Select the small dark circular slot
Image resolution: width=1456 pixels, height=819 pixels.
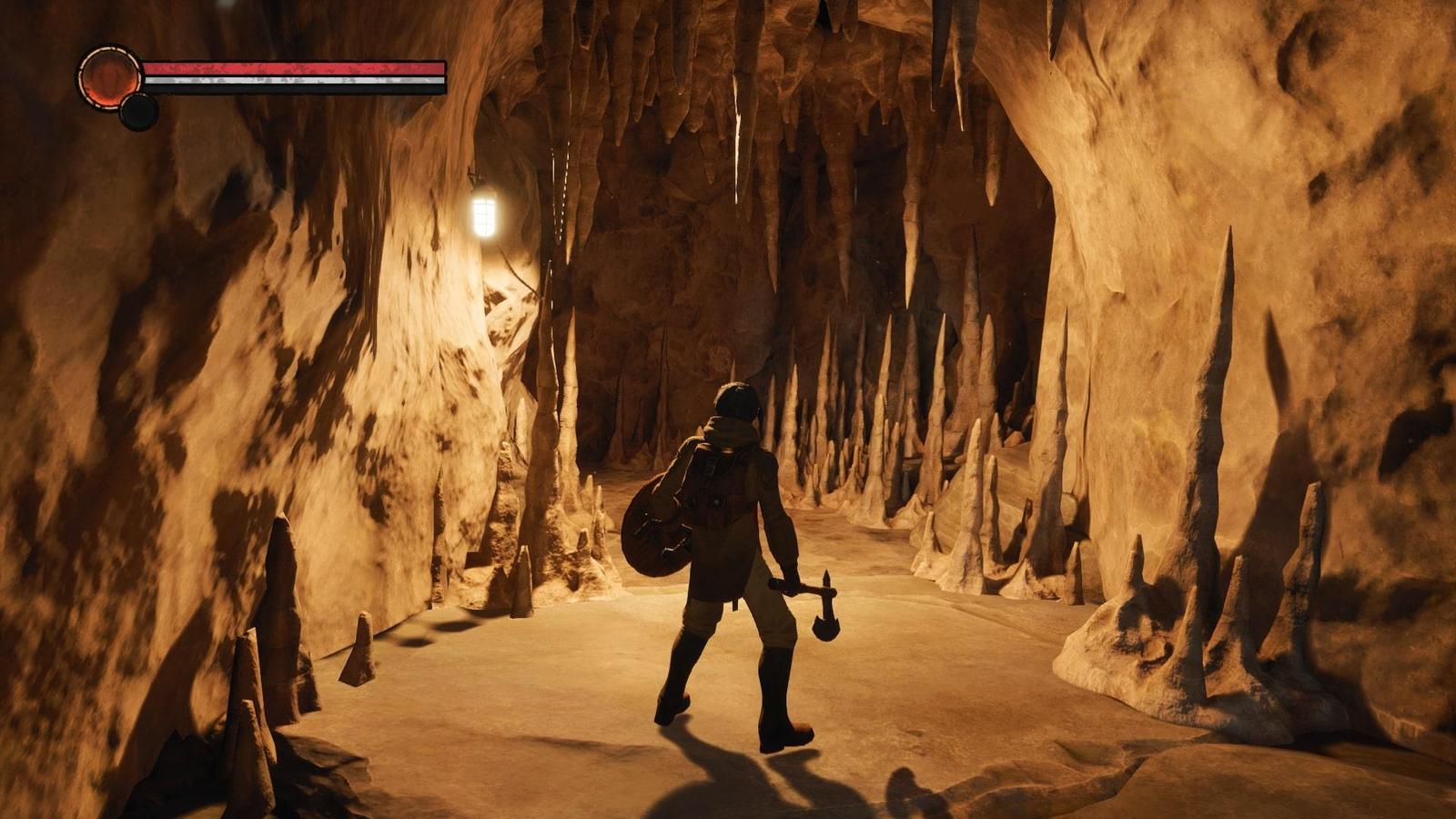139,112
